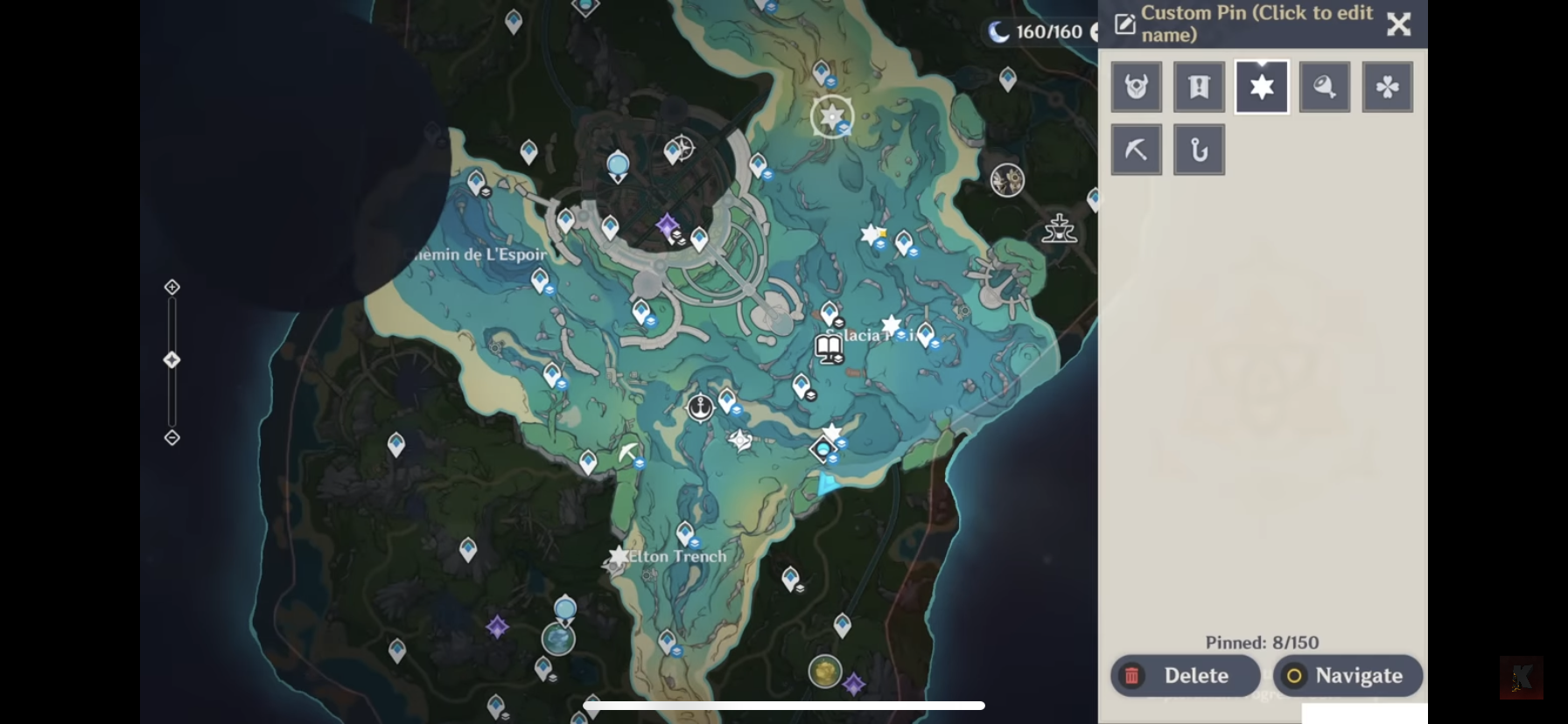Click the anchor point icon on the map

pos(700,407)
